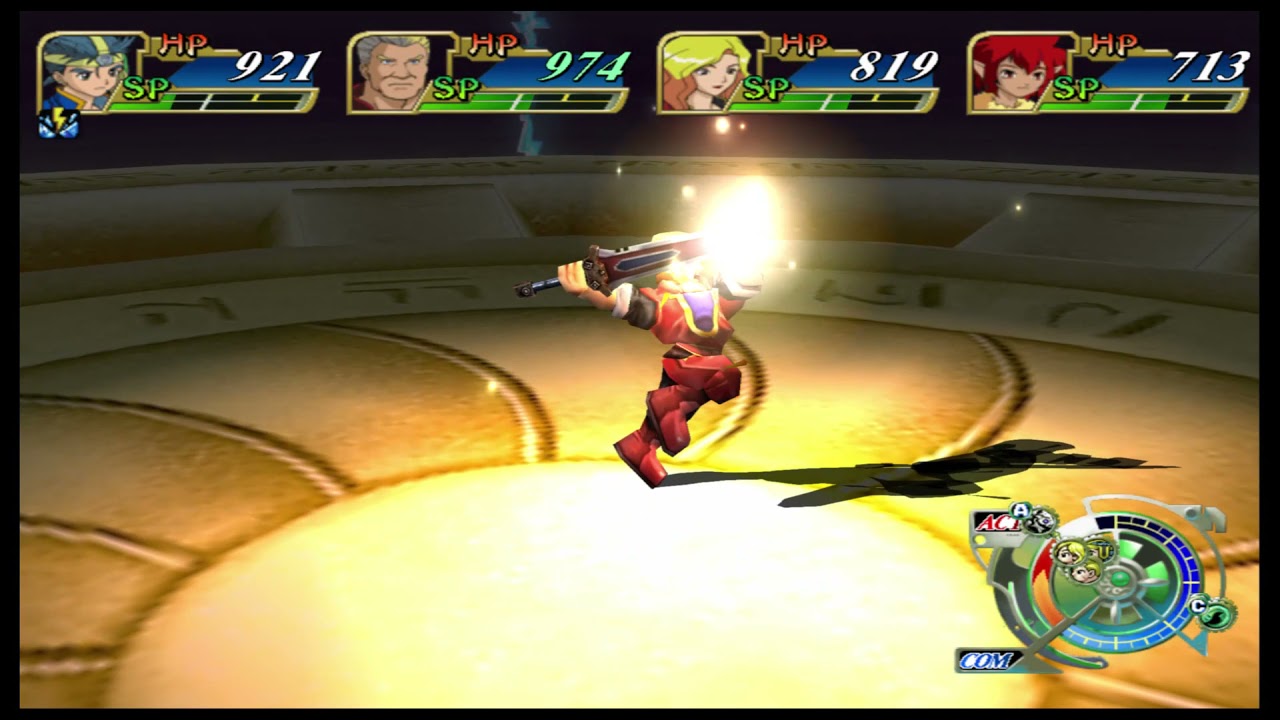Toggle the C marker on the battle wheel
The width and height of the screenshot is (1280, 720).
point(1199,605)
